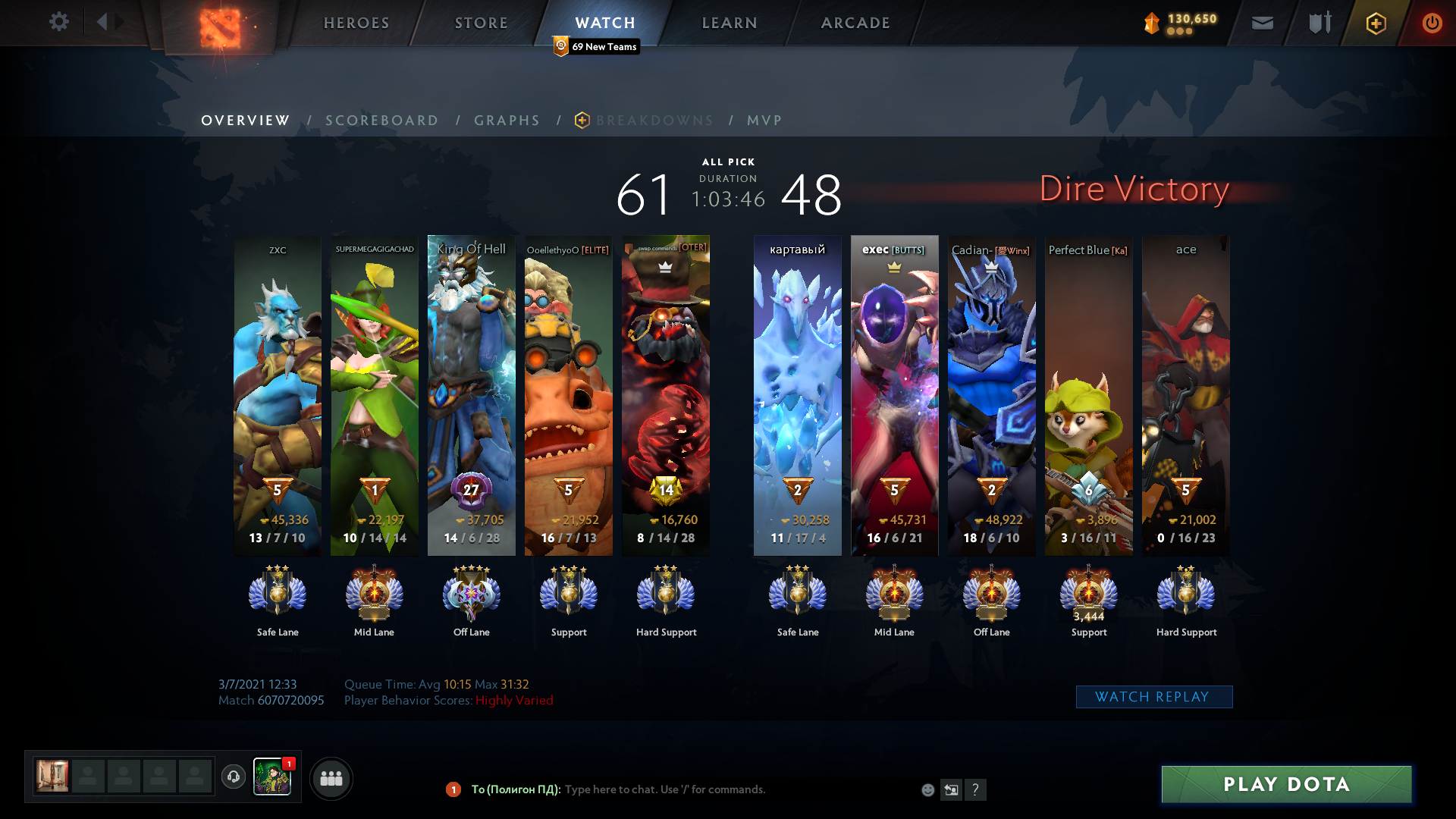View the MVP tab
This screenshot has width=1456, height=819.
(764, 121)
